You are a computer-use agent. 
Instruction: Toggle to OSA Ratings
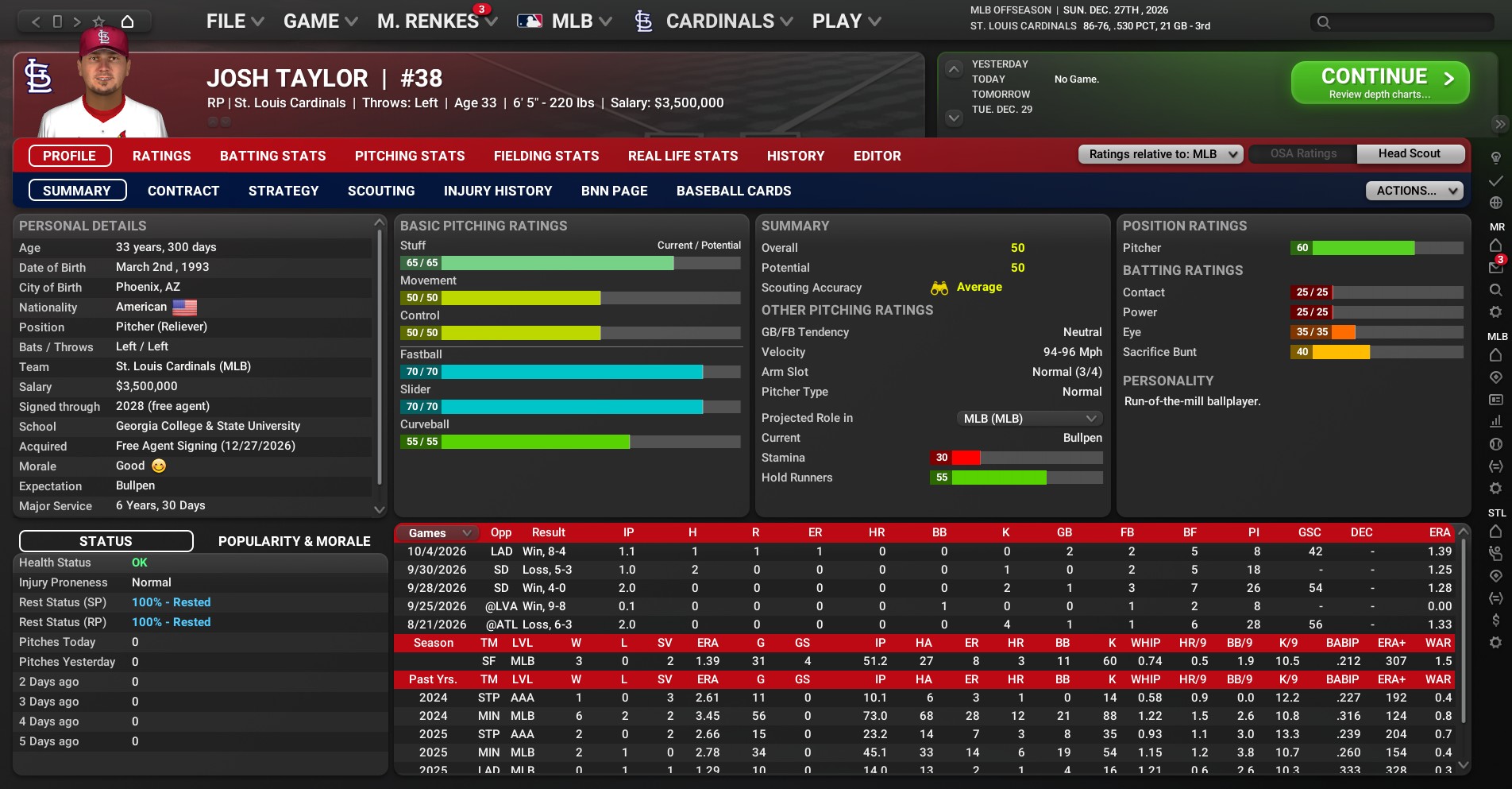coord(1302,154)
